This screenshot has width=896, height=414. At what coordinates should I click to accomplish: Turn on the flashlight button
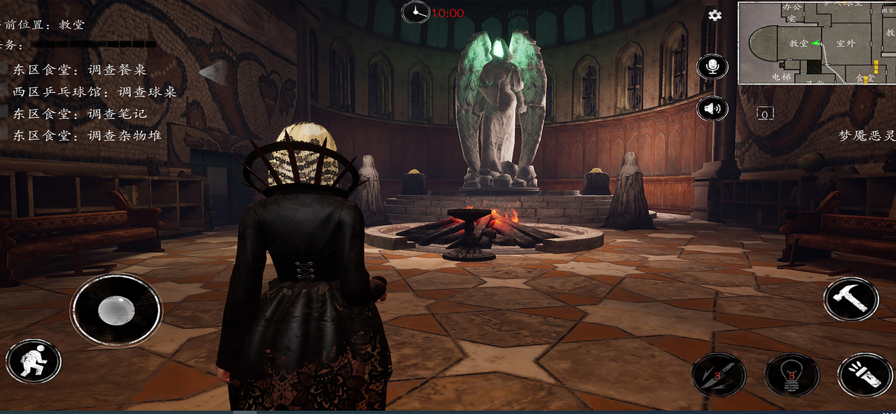coord(865,376)
